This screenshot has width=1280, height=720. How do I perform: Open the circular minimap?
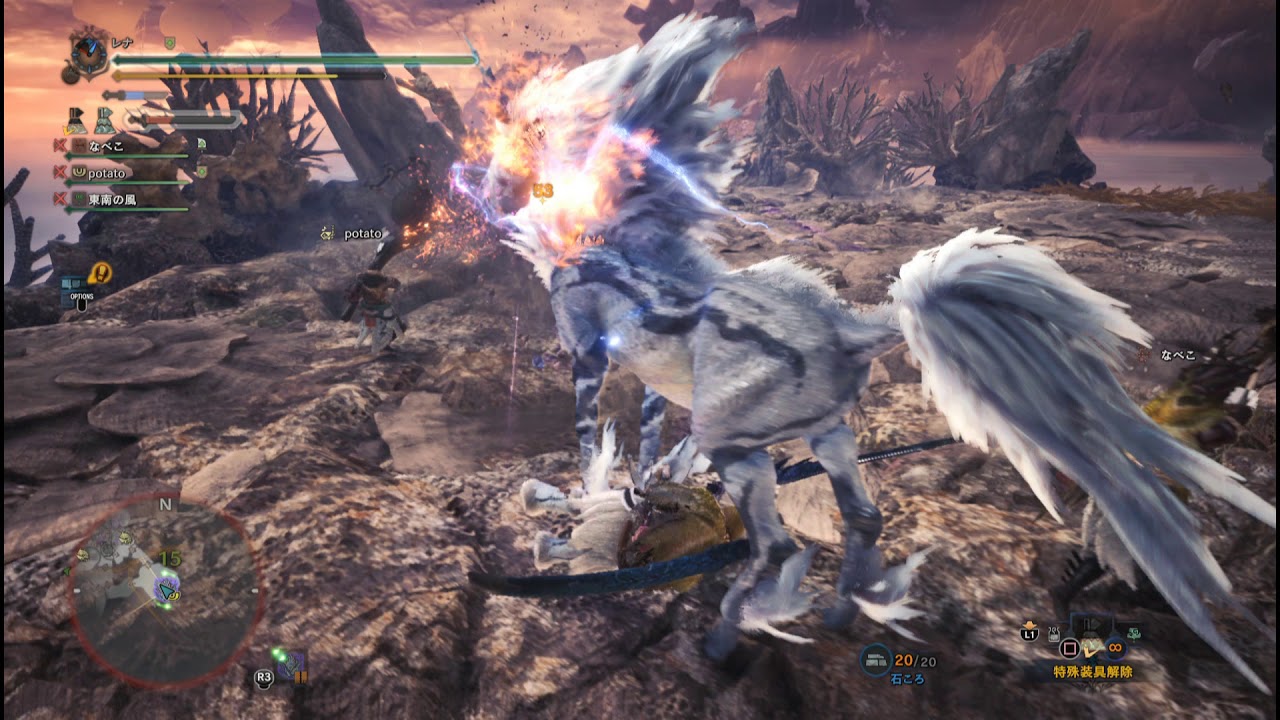(165, 590)
